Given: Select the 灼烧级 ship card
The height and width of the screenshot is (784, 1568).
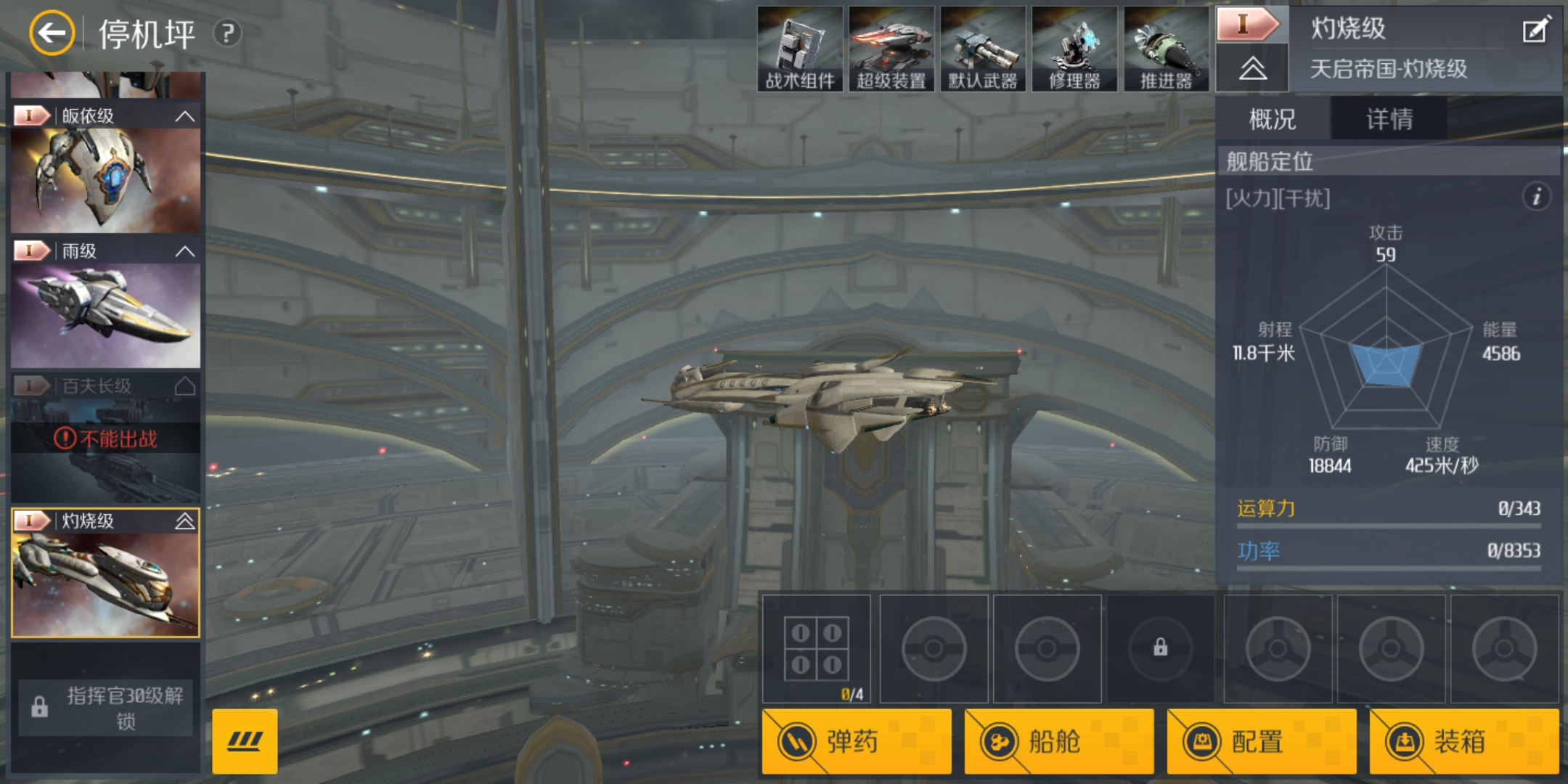Looking at the screenshot, I should pyautogui.click(x=105, y=584).
